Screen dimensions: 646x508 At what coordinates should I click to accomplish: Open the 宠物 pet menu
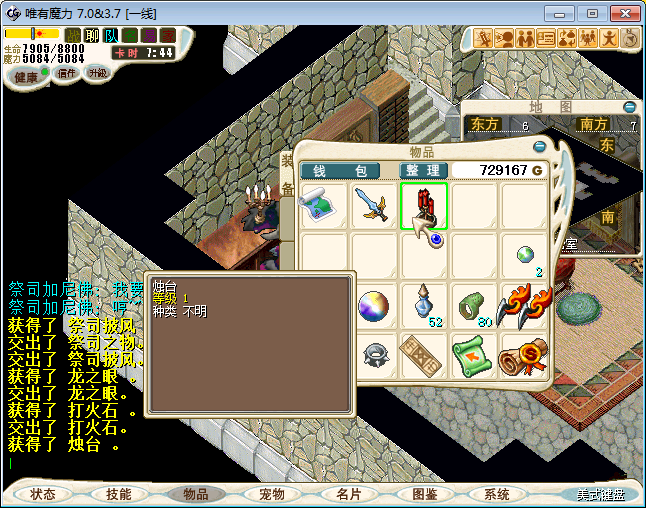click(272, 494)
